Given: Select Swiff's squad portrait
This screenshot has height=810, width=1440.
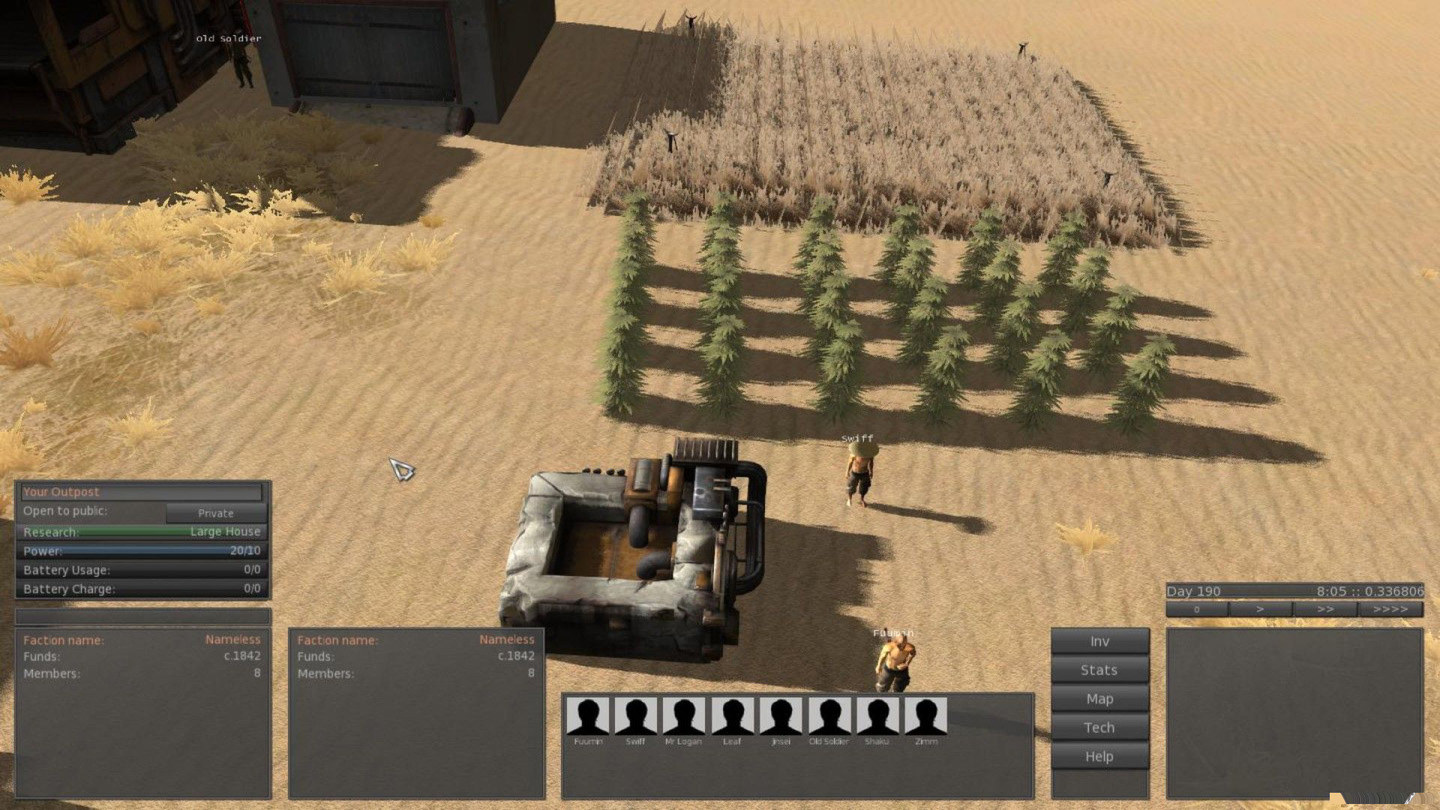Looking at the screenshot, I should click(636, 717).
